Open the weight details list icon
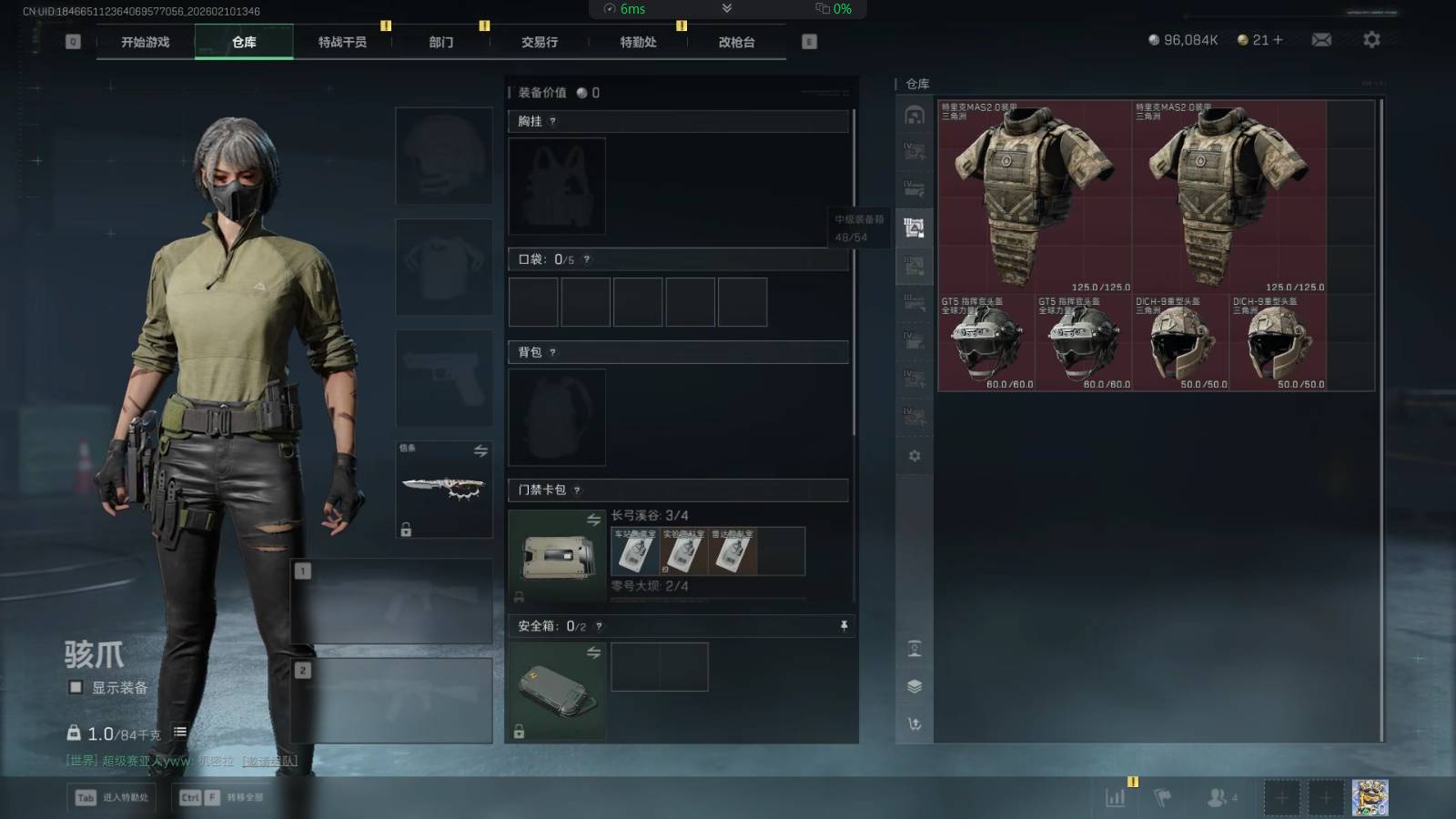This screenshot has width=1456, height=819. (180, 732)
